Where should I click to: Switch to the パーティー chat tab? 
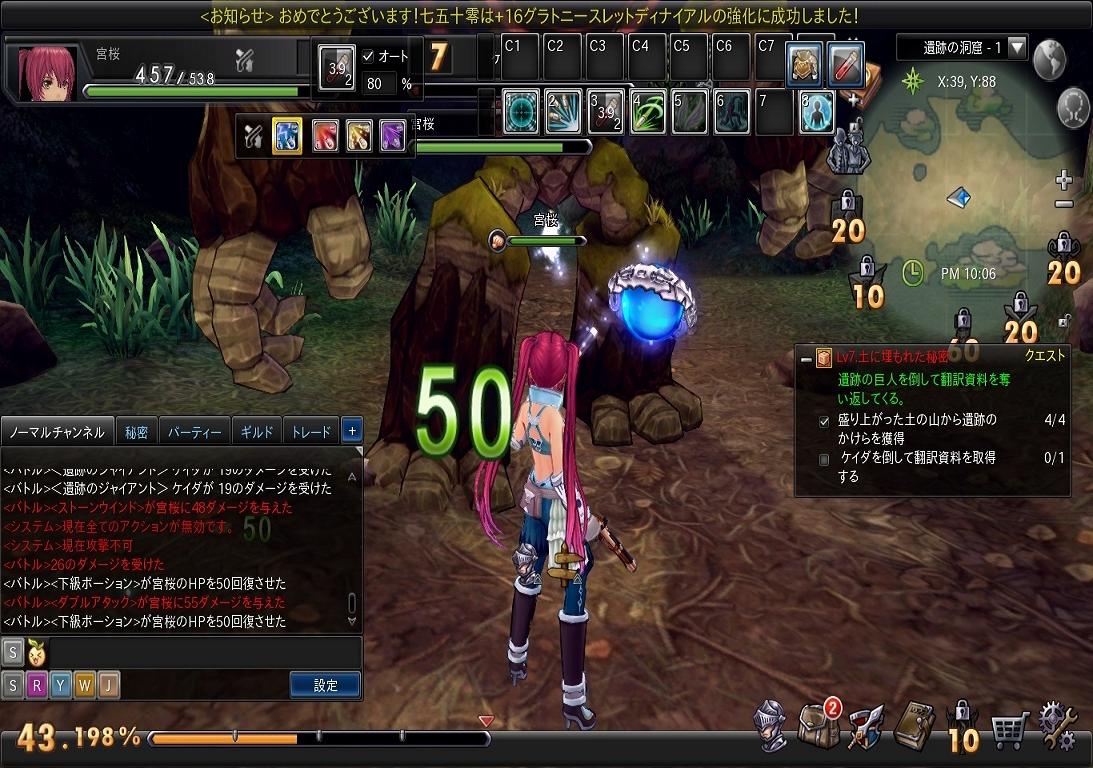[x=194, y=432]
